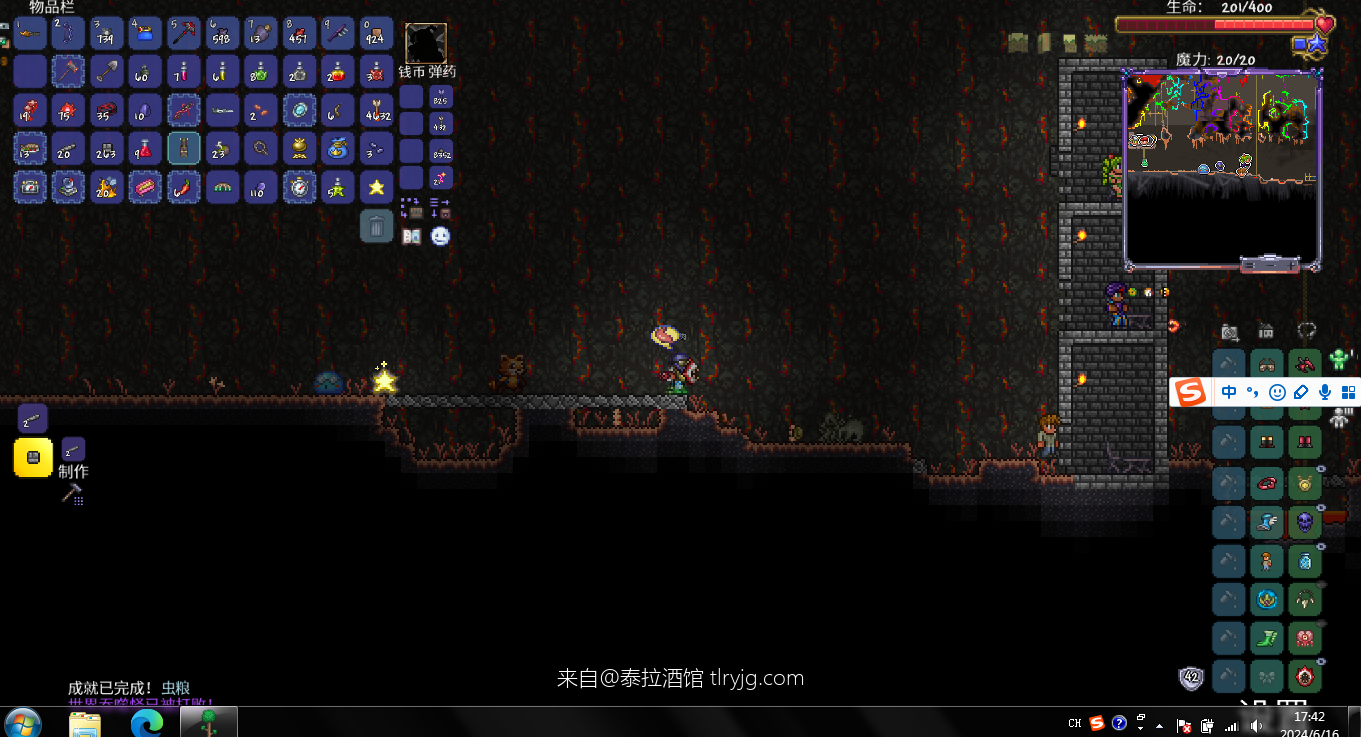Open the trash can slot
The height and width of the screenshot is (737, 1361).
pos(376,226)
